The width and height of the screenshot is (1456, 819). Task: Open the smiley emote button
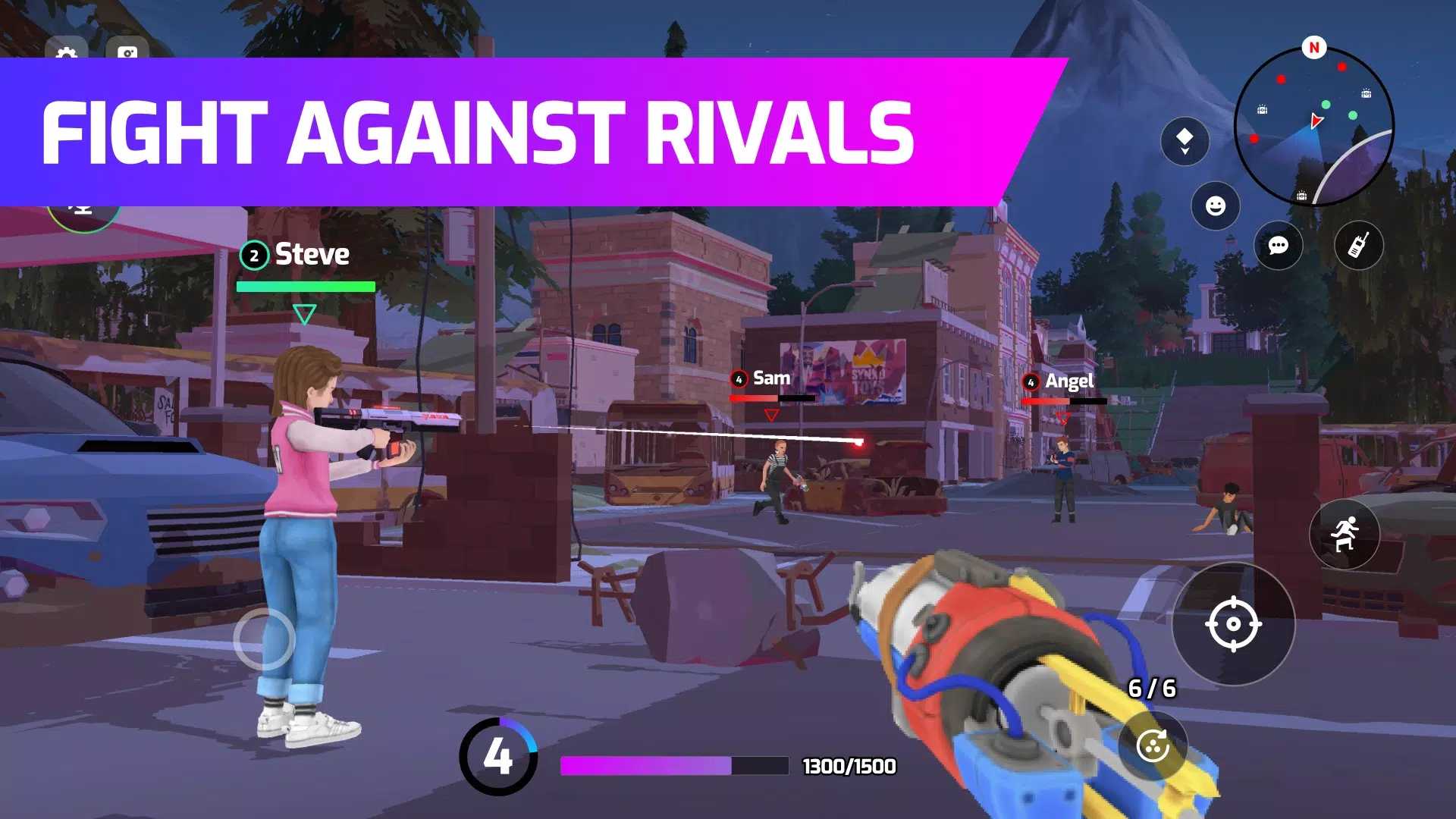pyautogui.click(x=1216, y=206)
